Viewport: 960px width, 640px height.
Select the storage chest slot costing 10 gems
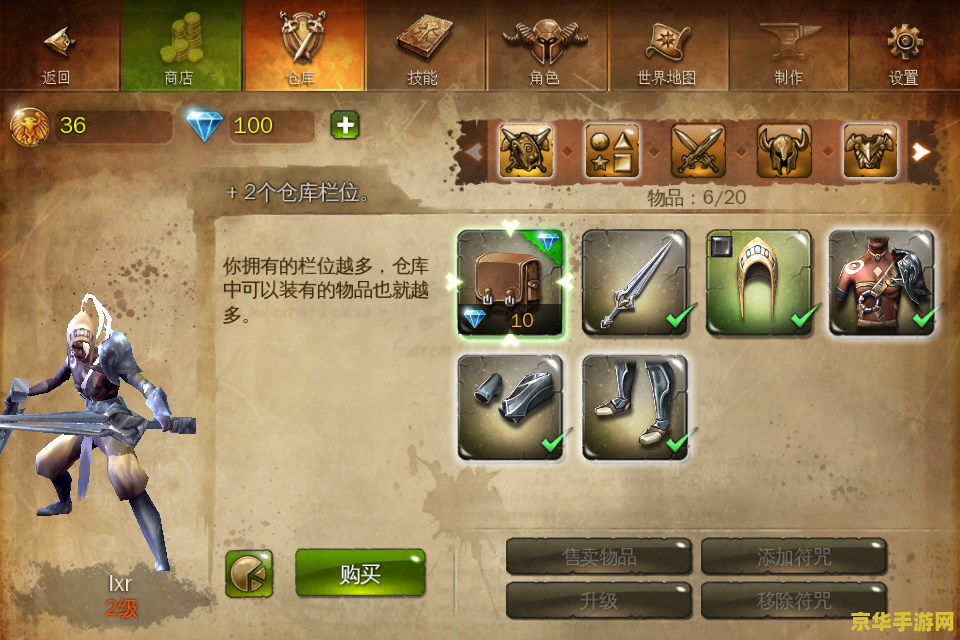tap(510, 283)
